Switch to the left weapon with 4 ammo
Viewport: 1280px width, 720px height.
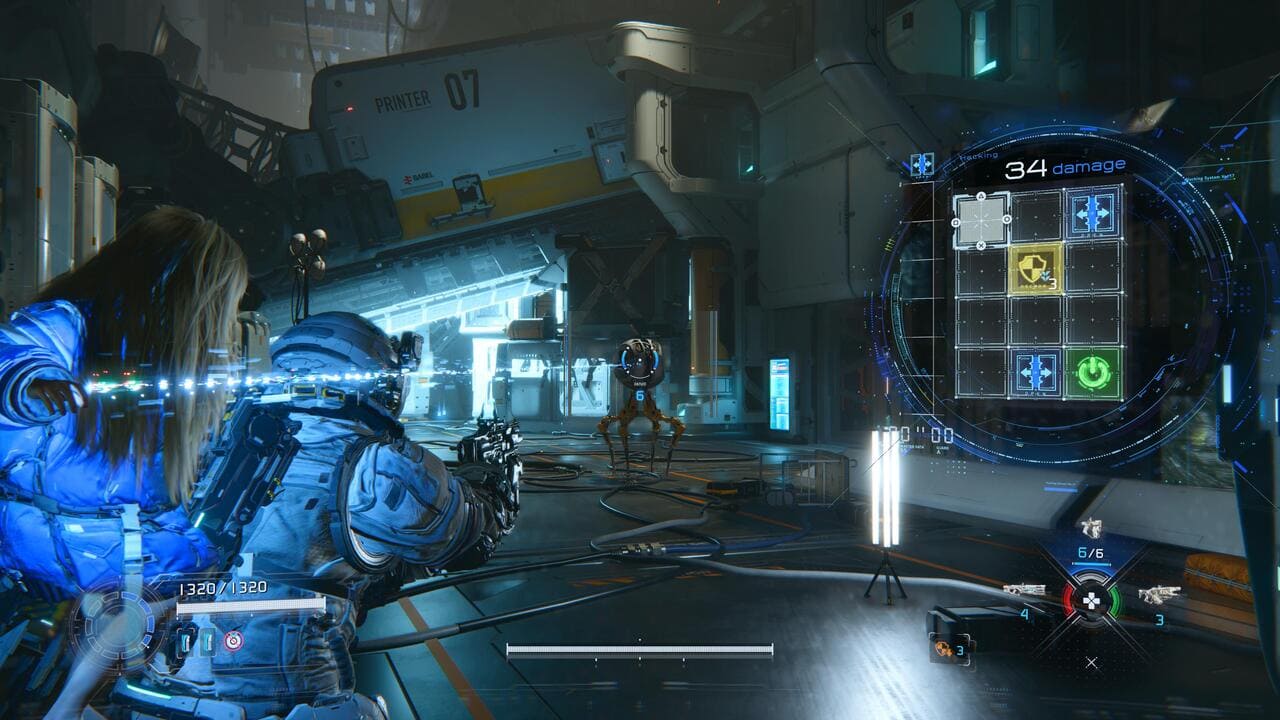pos(1024,590)
